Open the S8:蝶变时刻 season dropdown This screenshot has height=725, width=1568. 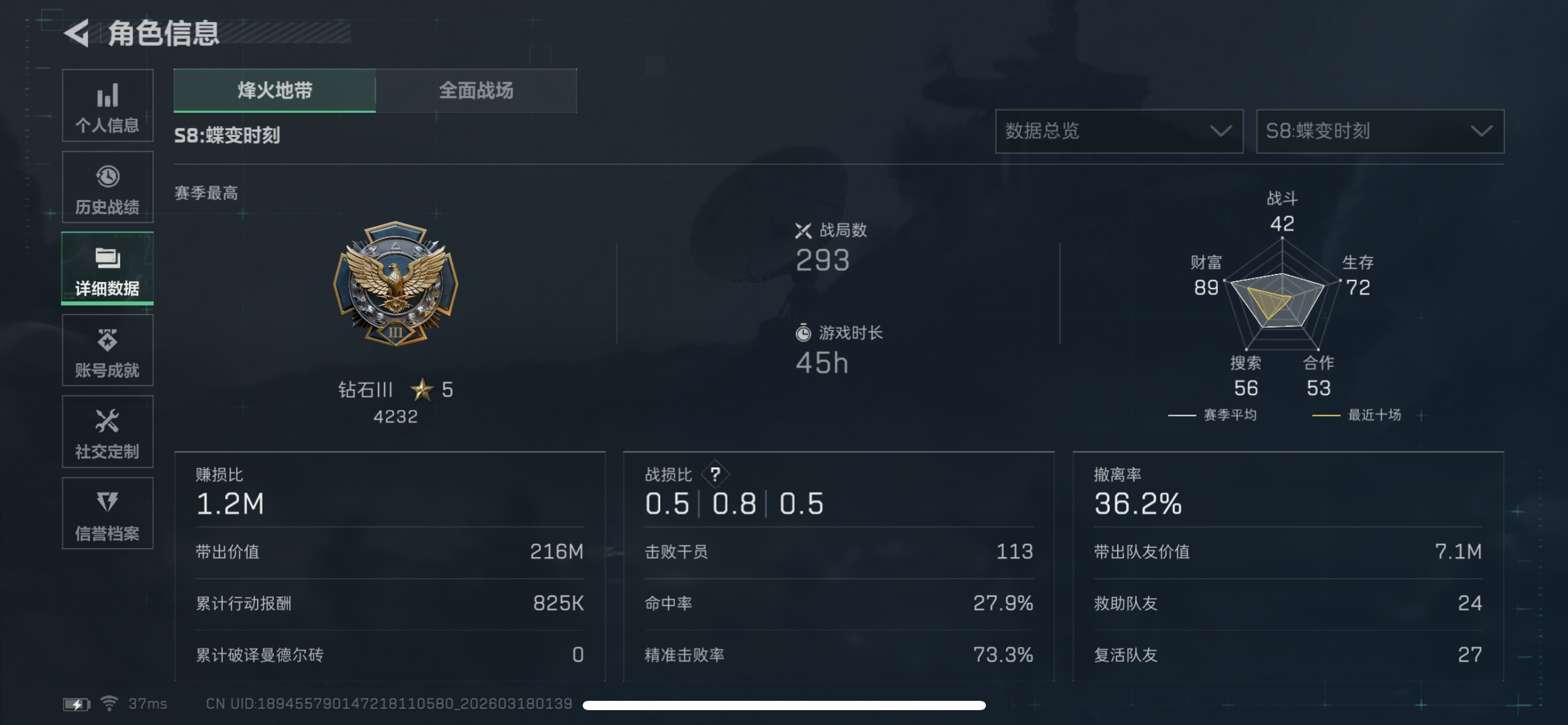(1379, 131)
